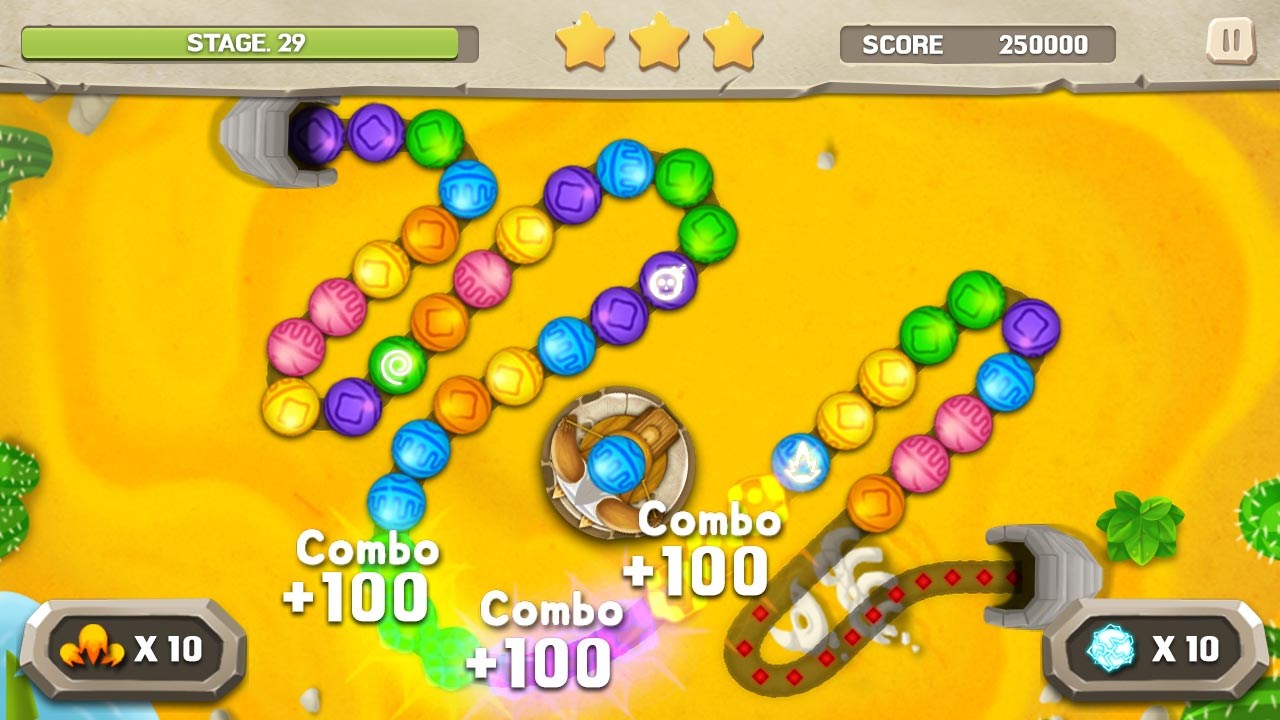Click the middle star above the stage bar
The height and width of the screenshot is (720, 1280).
[x=660, y=42]
